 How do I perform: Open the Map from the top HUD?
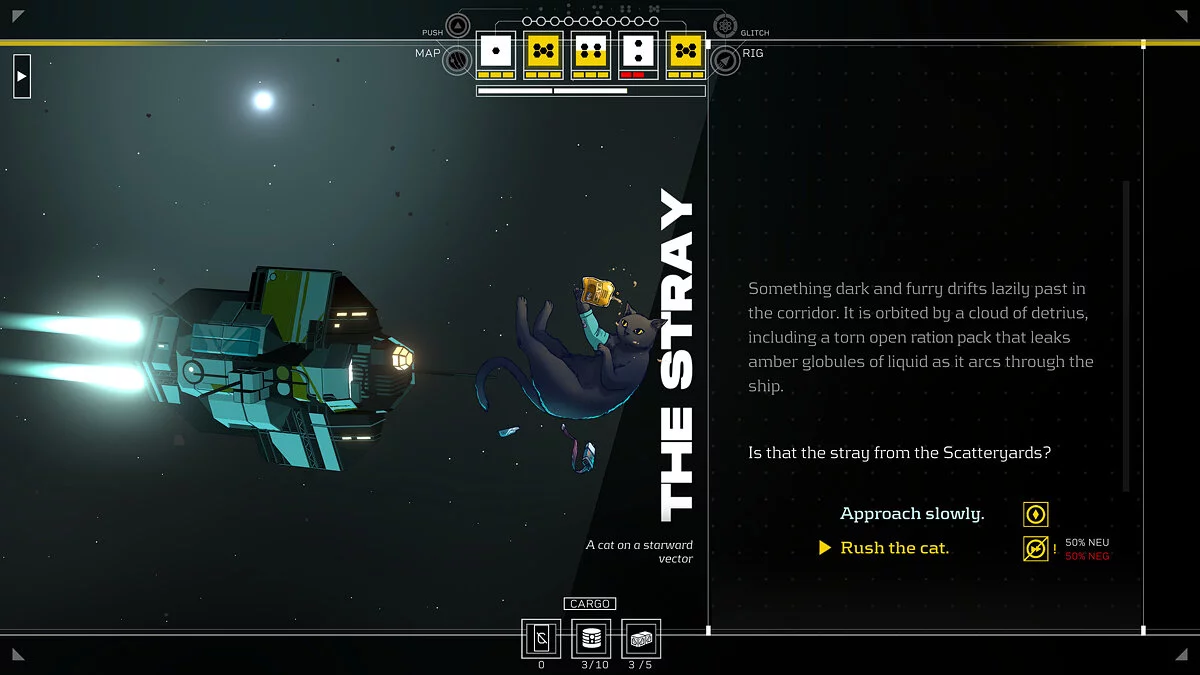[458, 60]
